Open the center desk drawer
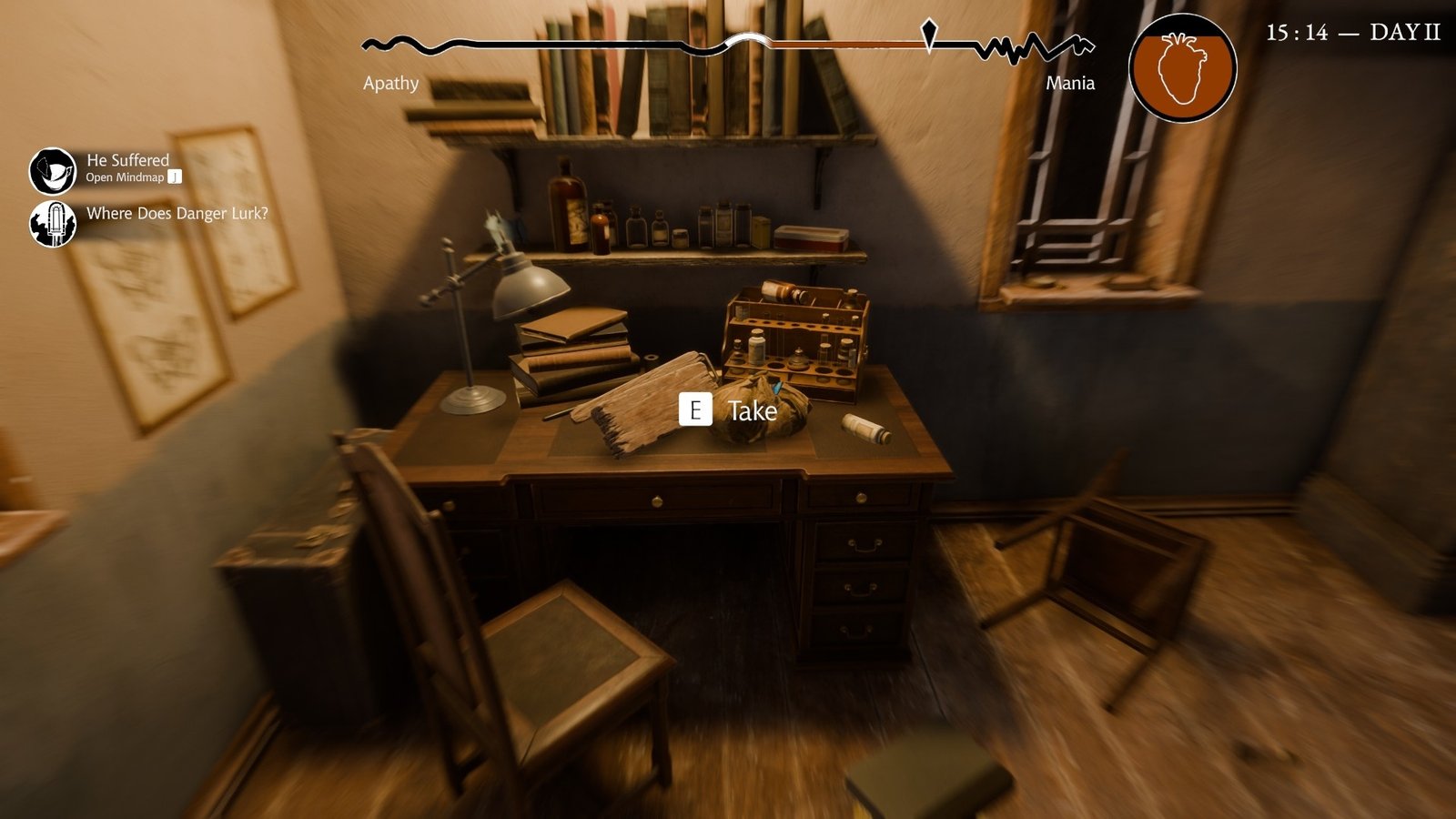 click(657, 501)
